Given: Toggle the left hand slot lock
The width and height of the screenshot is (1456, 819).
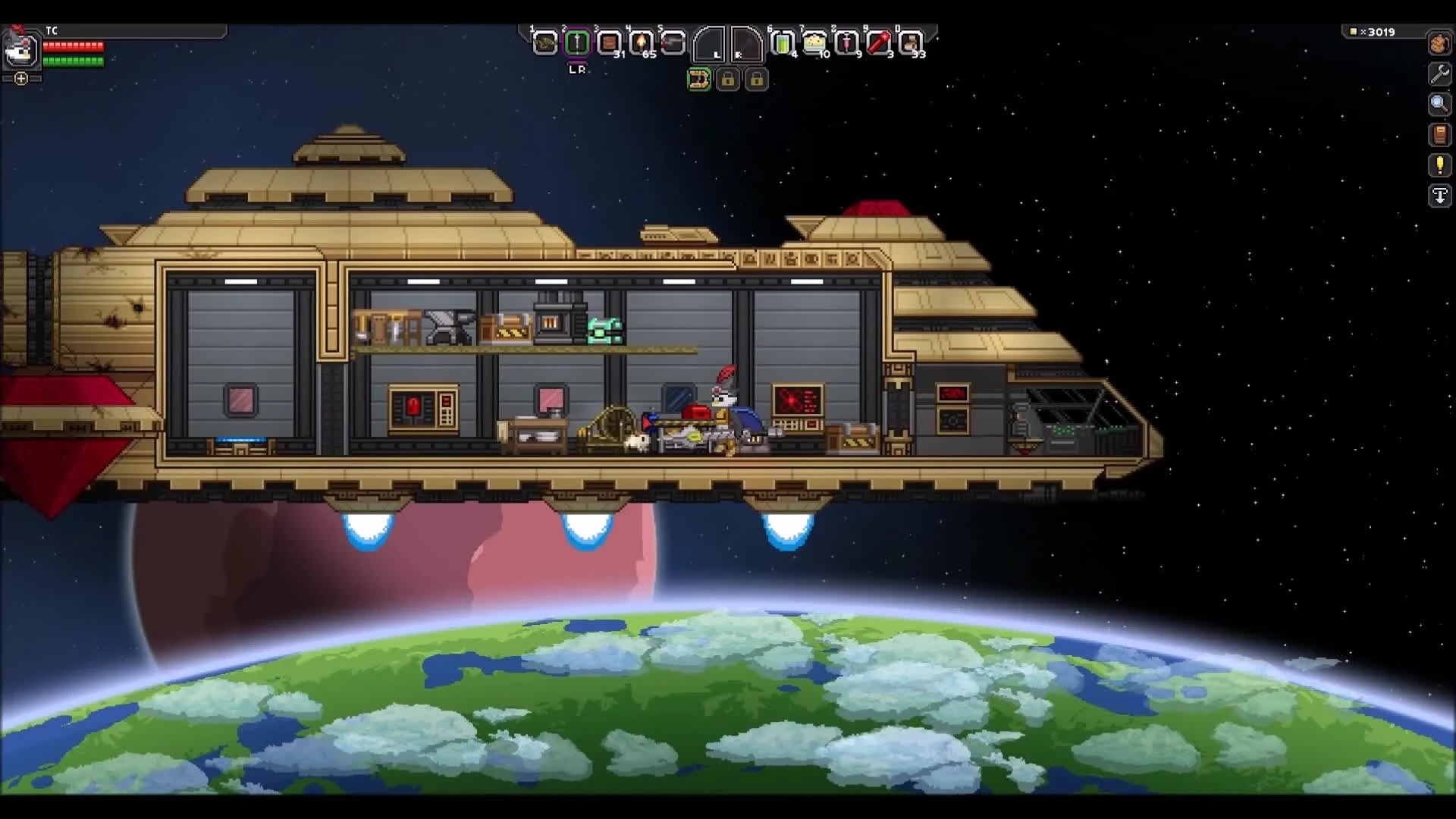Looking at the screenshot, I should click(730, 79).
